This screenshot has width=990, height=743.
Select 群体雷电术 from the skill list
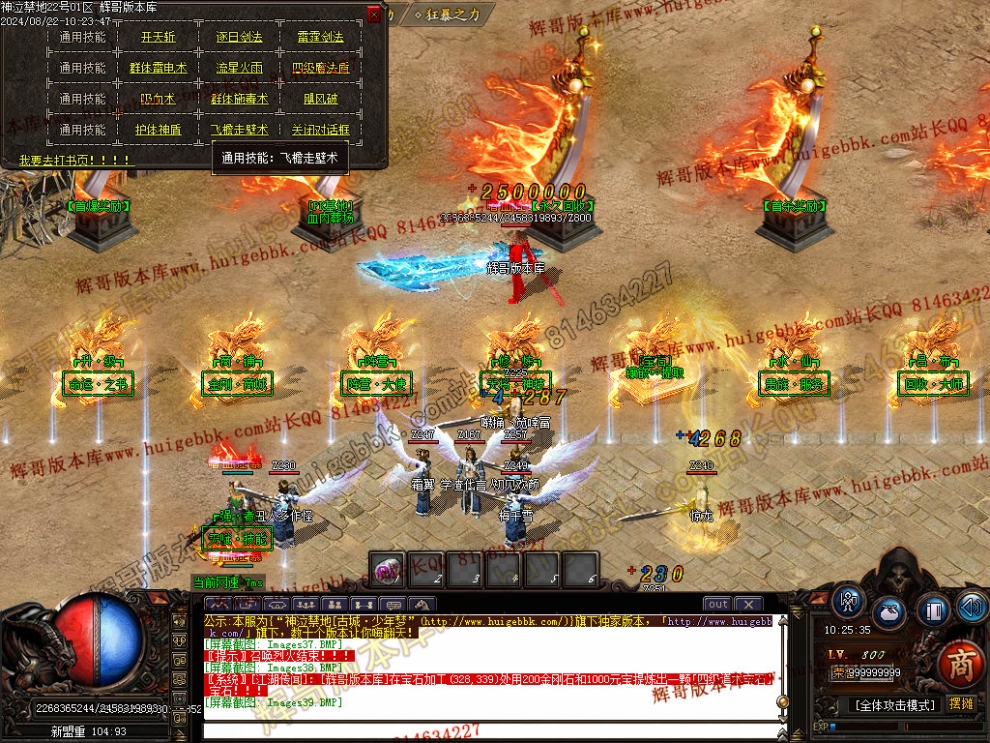click(158, 69)
